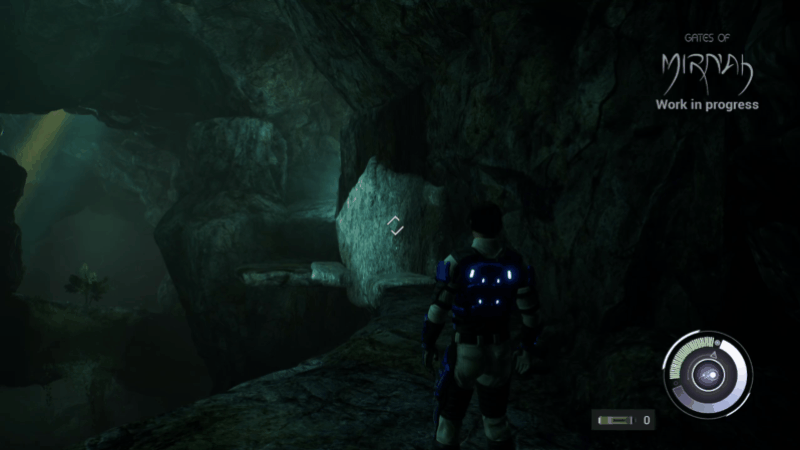Select the green cartridge item slot
This screenshot has height=450, width=800.
click(613, 420)
